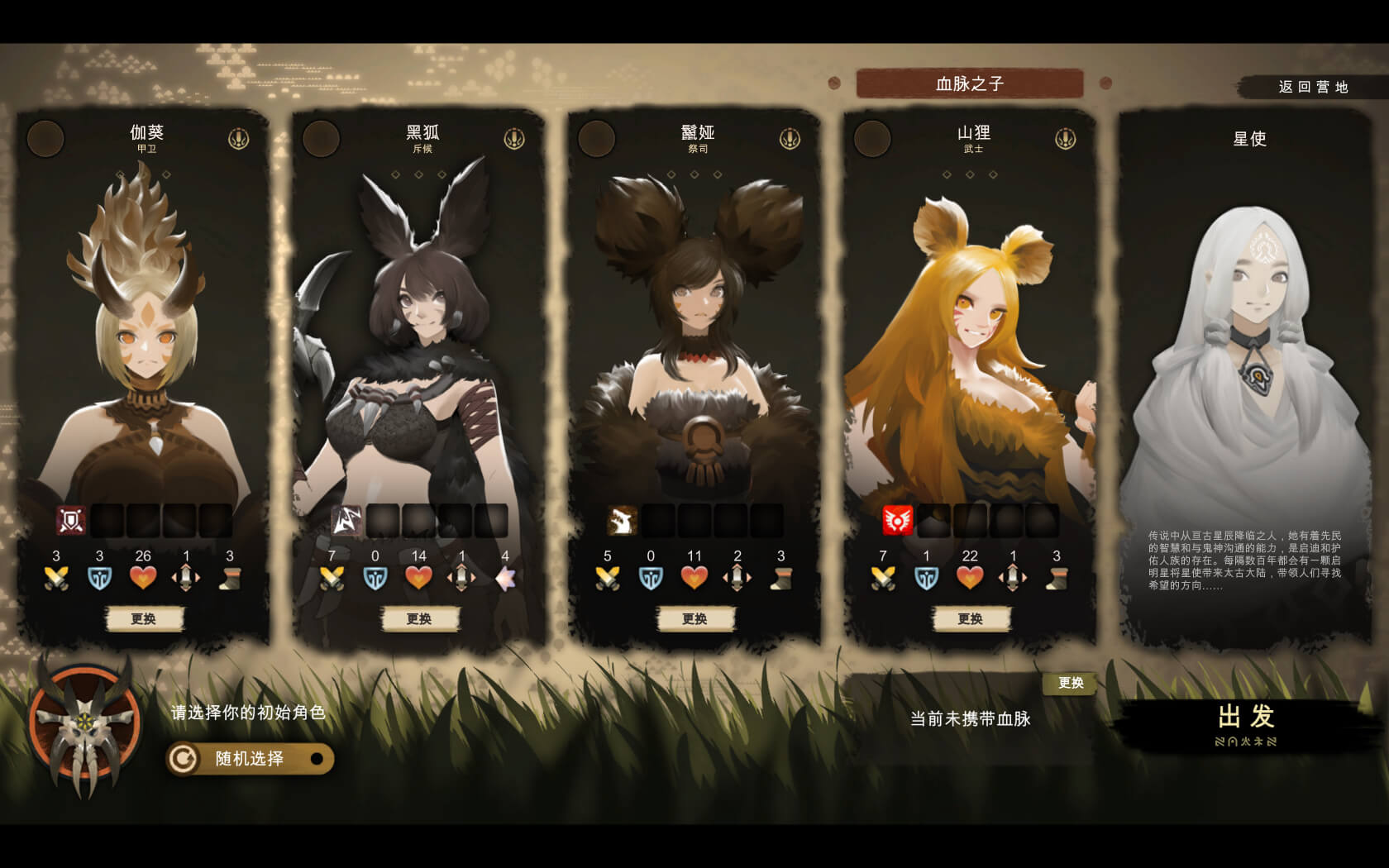Image resolution: width=1389 pixels, height=868 pixels.
Task: Select the 鬣娅 priest character card
Action: coord(694,331)
